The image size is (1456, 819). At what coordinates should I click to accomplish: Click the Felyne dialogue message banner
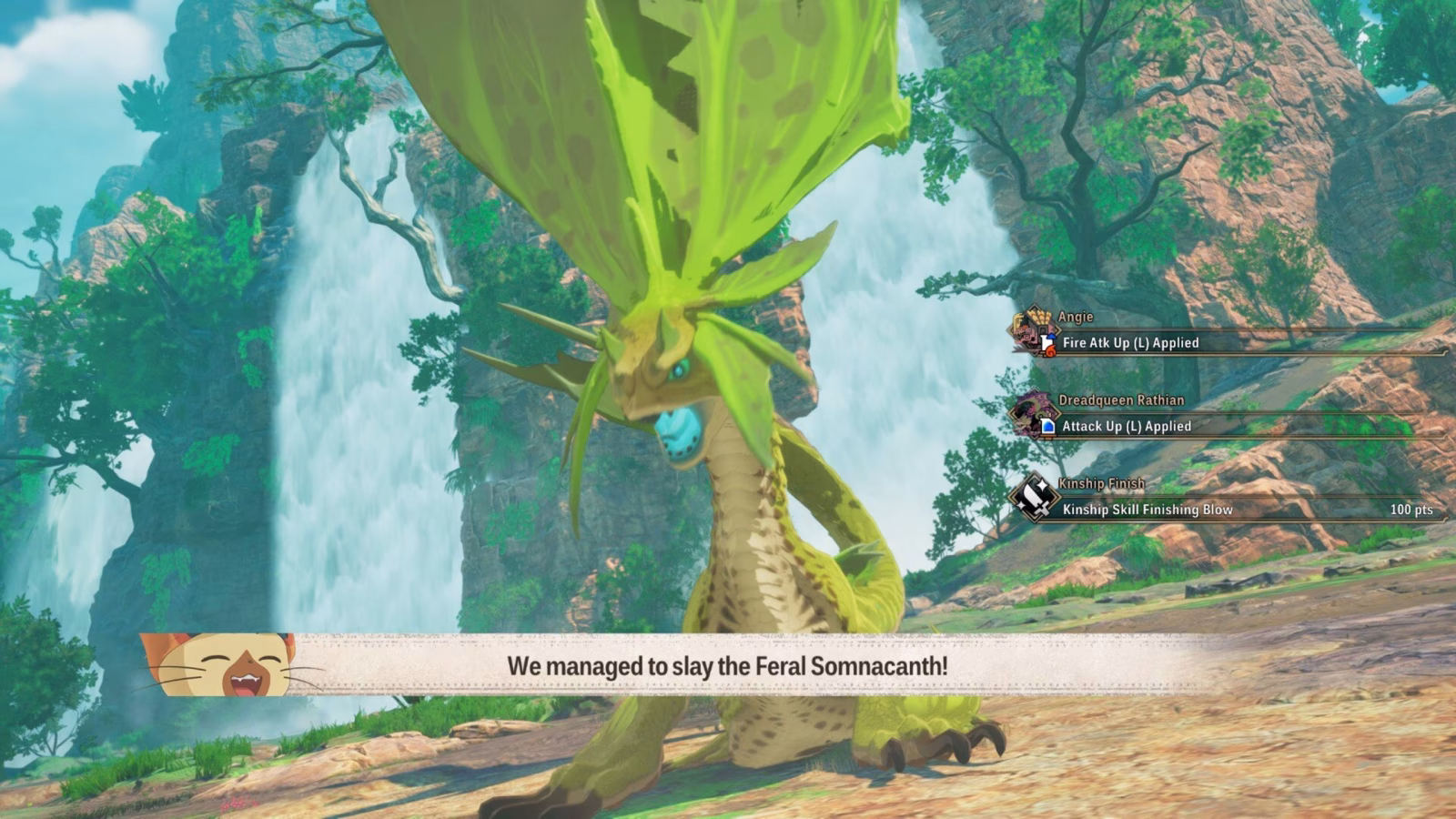(x=726, y=665)
